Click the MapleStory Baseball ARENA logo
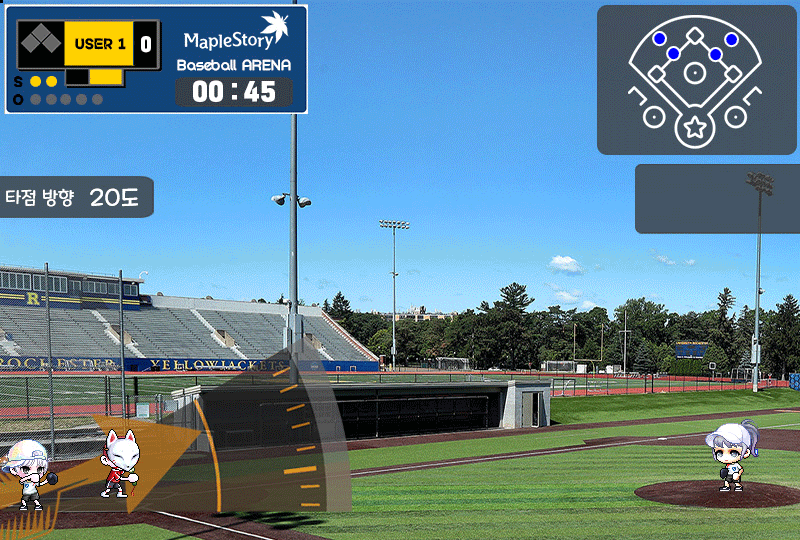The image size is (800, 540). (x=235, y=44)
